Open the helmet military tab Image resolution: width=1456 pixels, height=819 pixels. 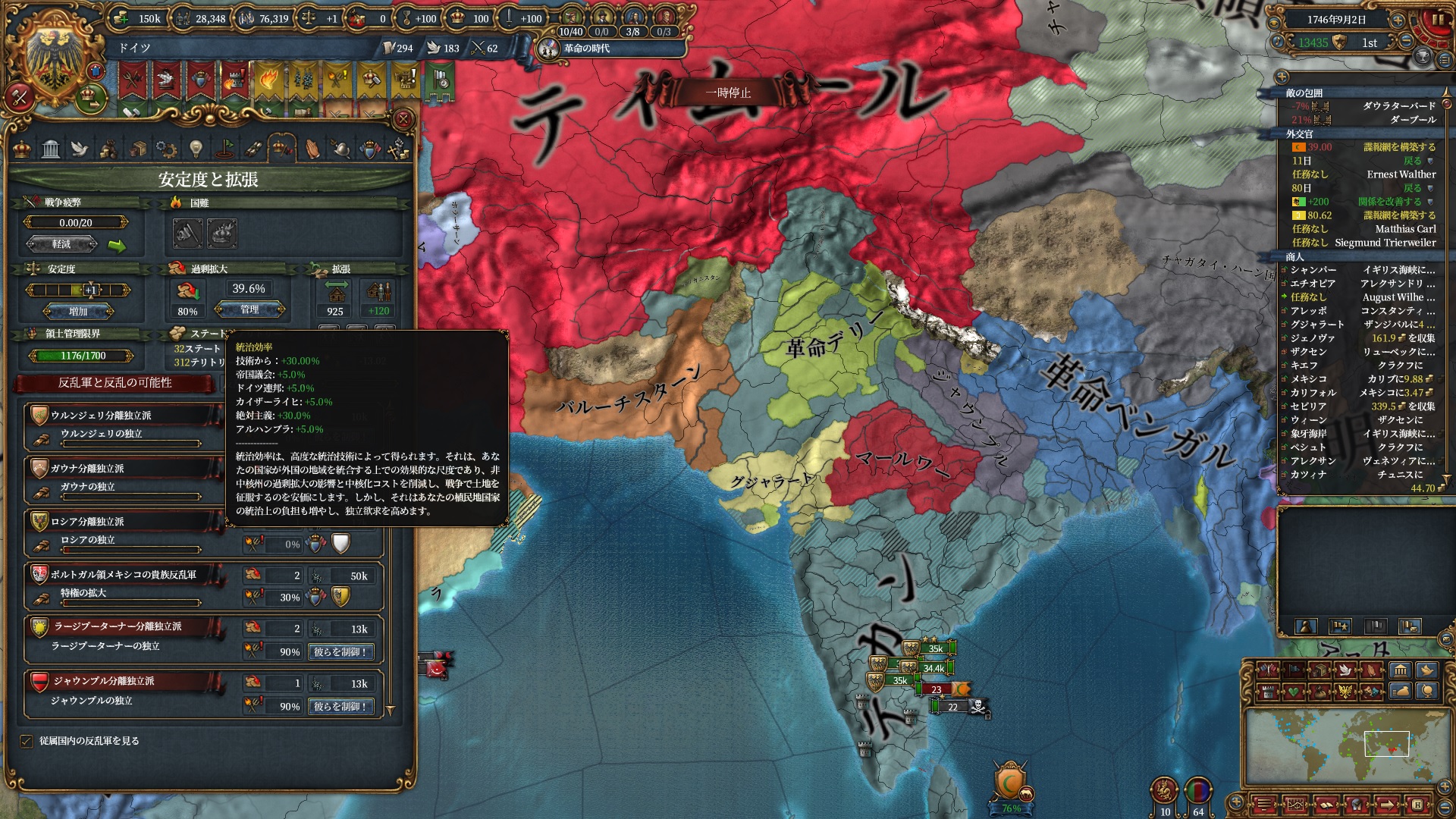pyautogui.click(x=341, y=149)
